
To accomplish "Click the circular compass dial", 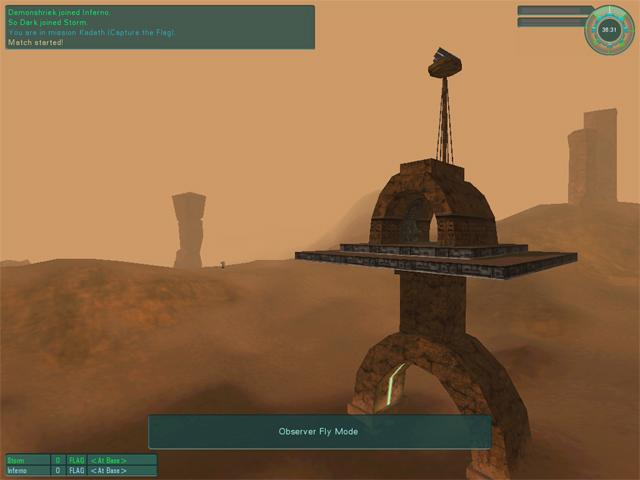I will (x=609, y=30).
